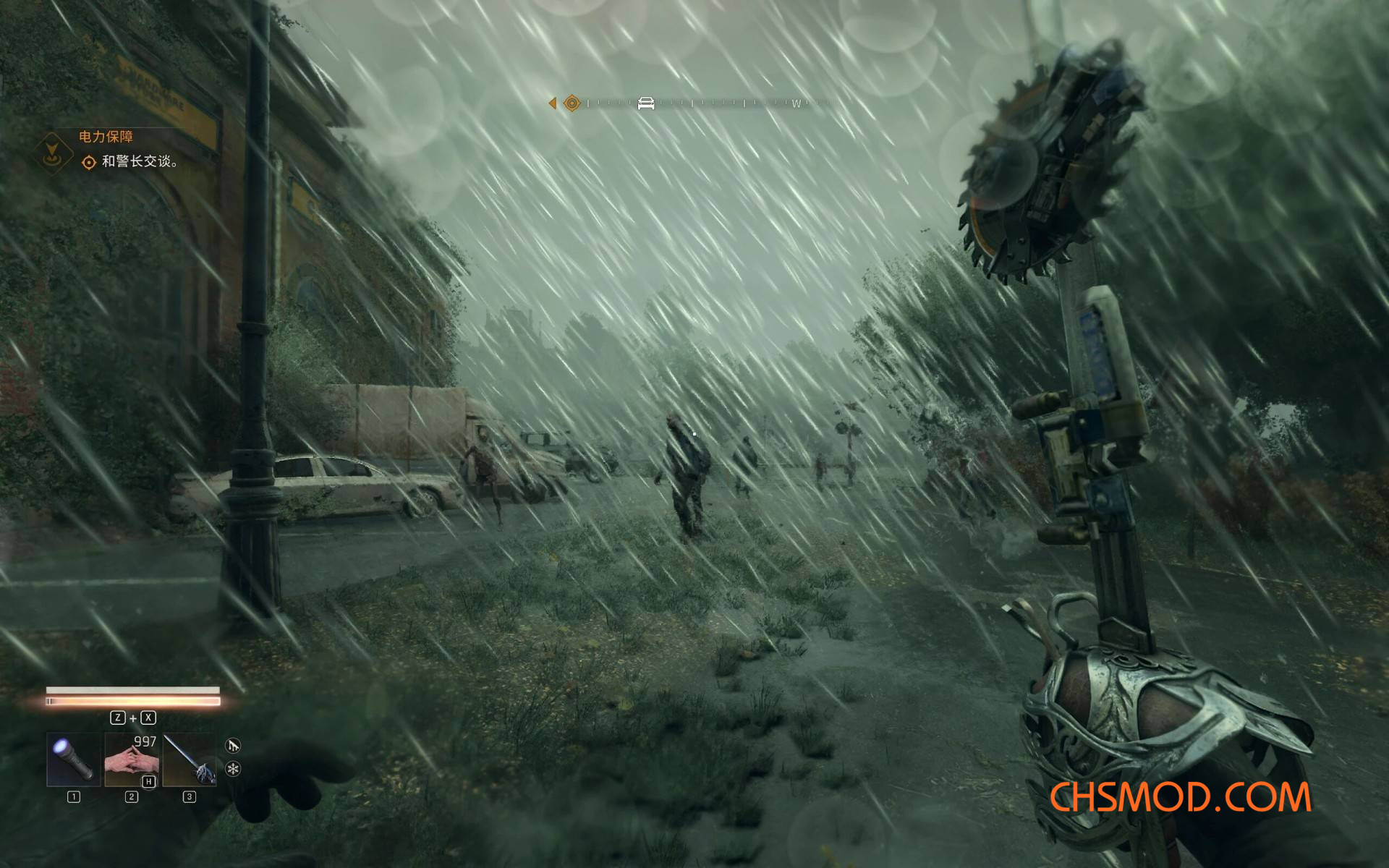The width and height of the screenshot is (1389, 868).
Task: Click the claw icon beside the hotbar
Action: click(233, 746)
